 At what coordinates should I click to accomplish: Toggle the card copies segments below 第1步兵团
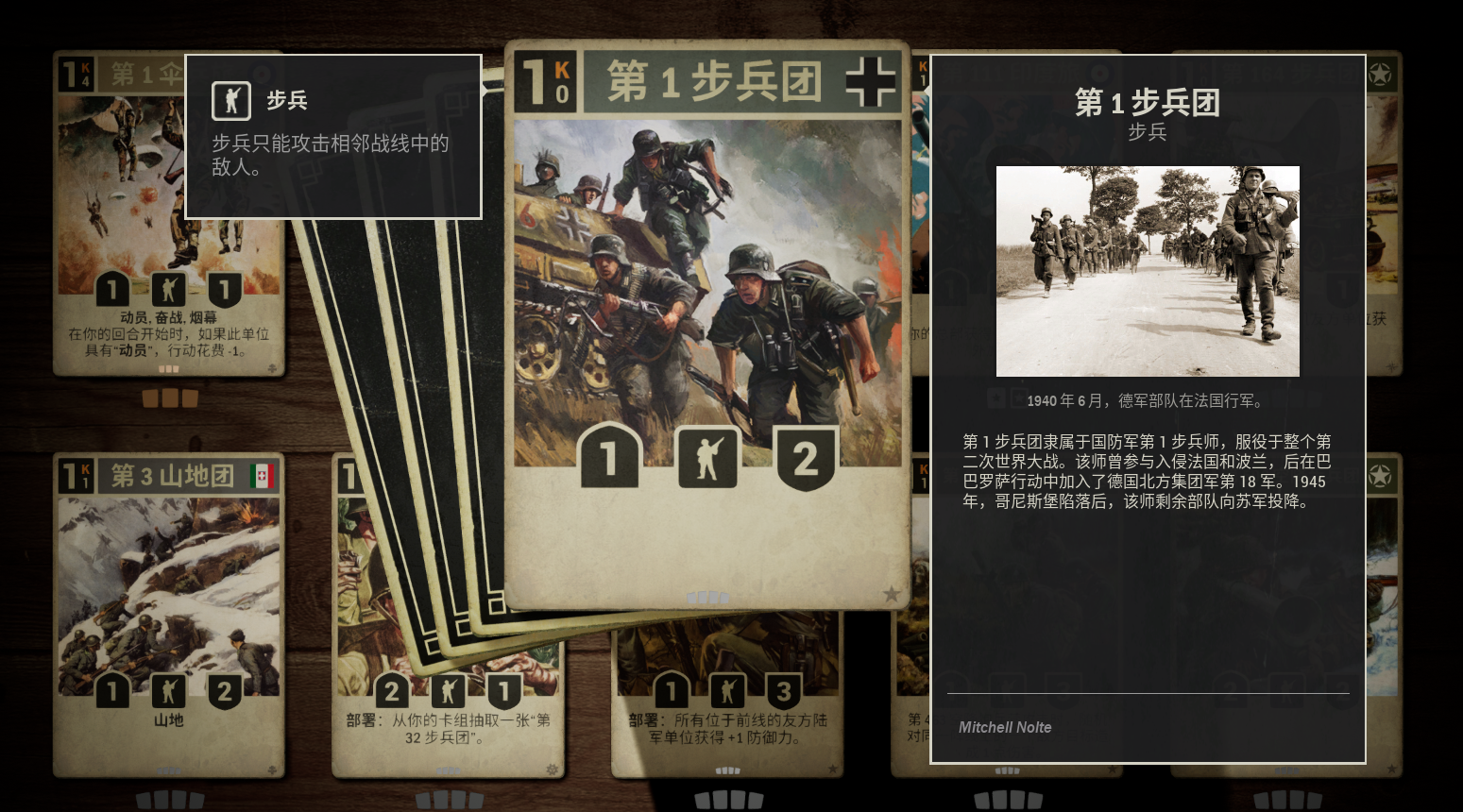pos(709,597)
